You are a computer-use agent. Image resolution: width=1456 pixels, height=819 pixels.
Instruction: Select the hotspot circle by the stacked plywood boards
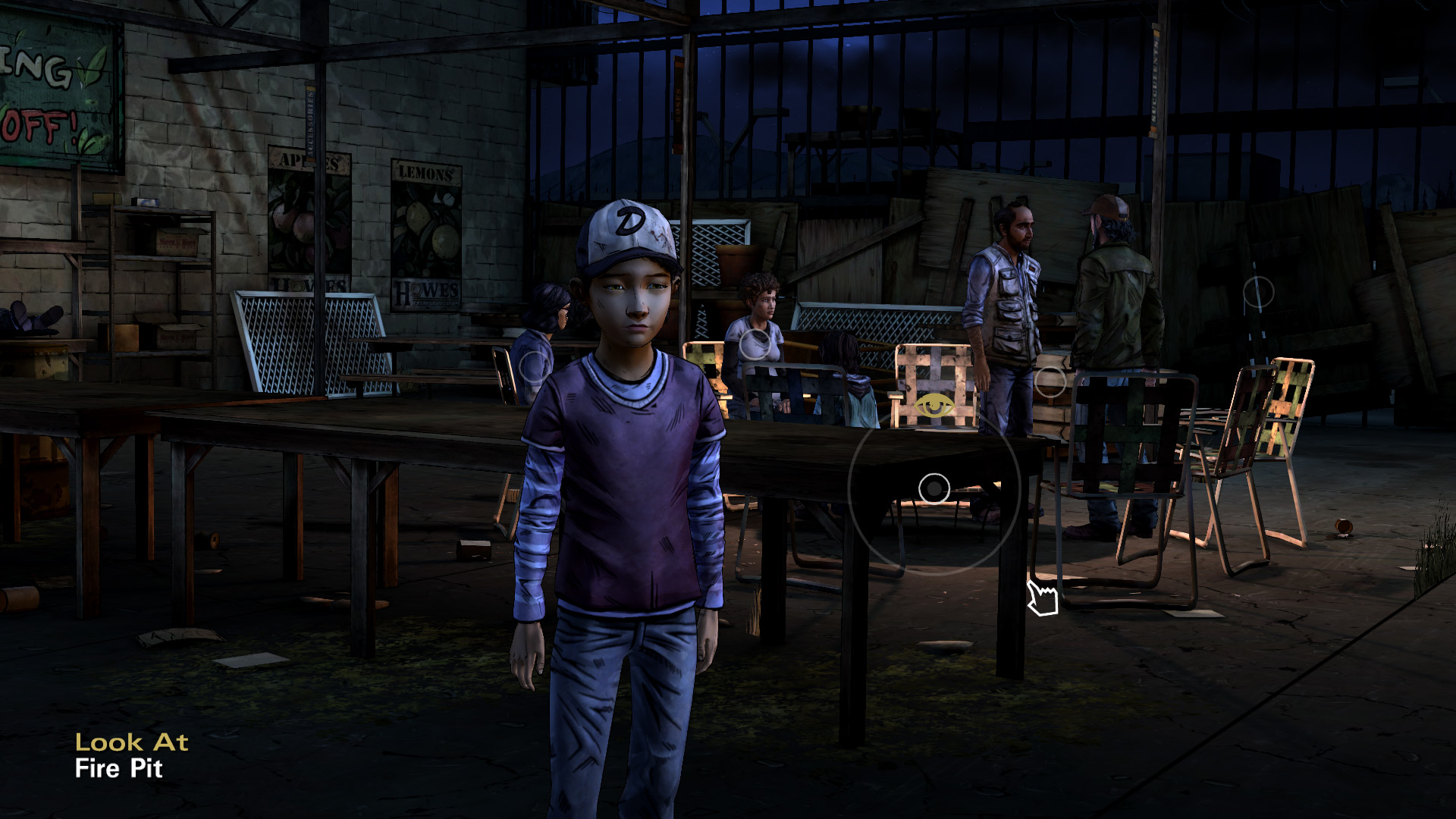click(1258, 292)
